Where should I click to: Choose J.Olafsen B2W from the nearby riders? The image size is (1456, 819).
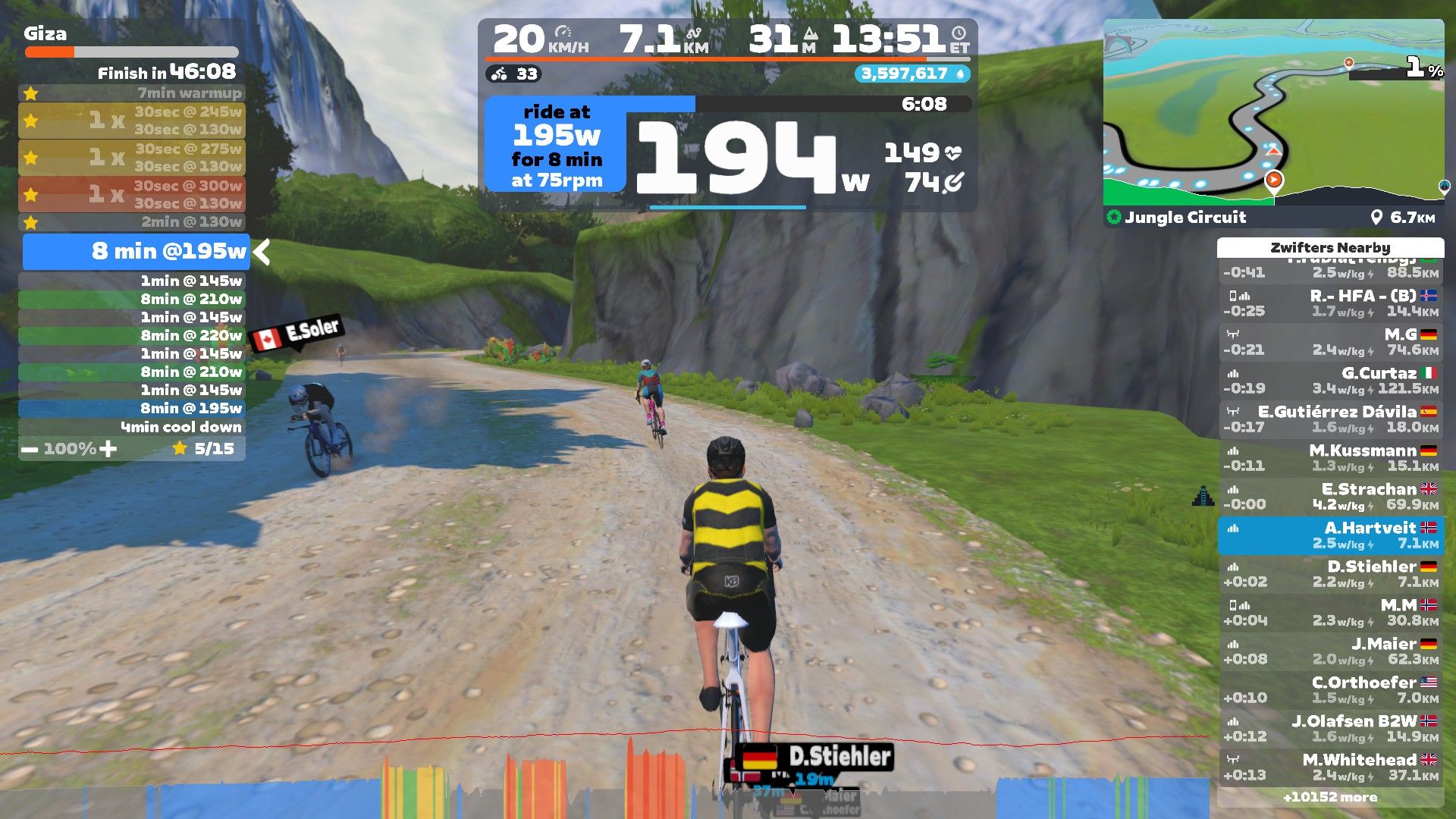1331,729
